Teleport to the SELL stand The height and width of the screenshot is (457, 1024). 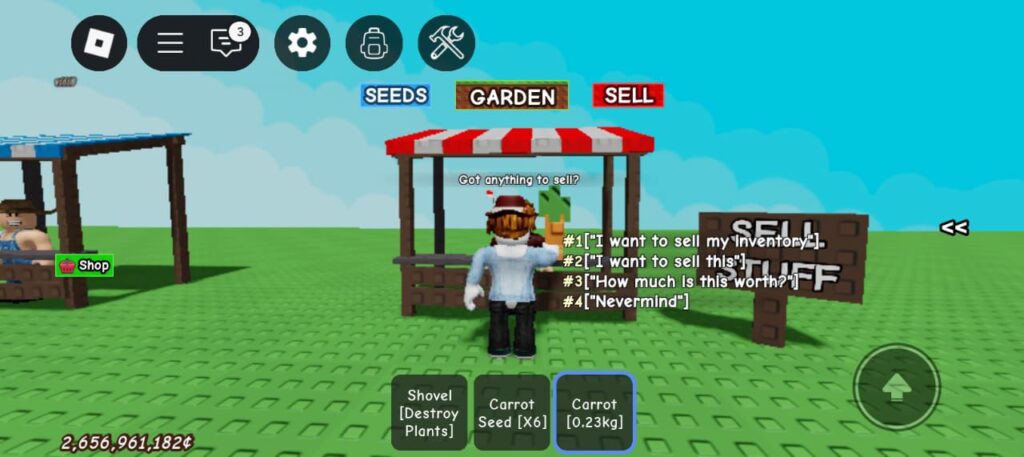pyautogui.click(x=628, y=95)
